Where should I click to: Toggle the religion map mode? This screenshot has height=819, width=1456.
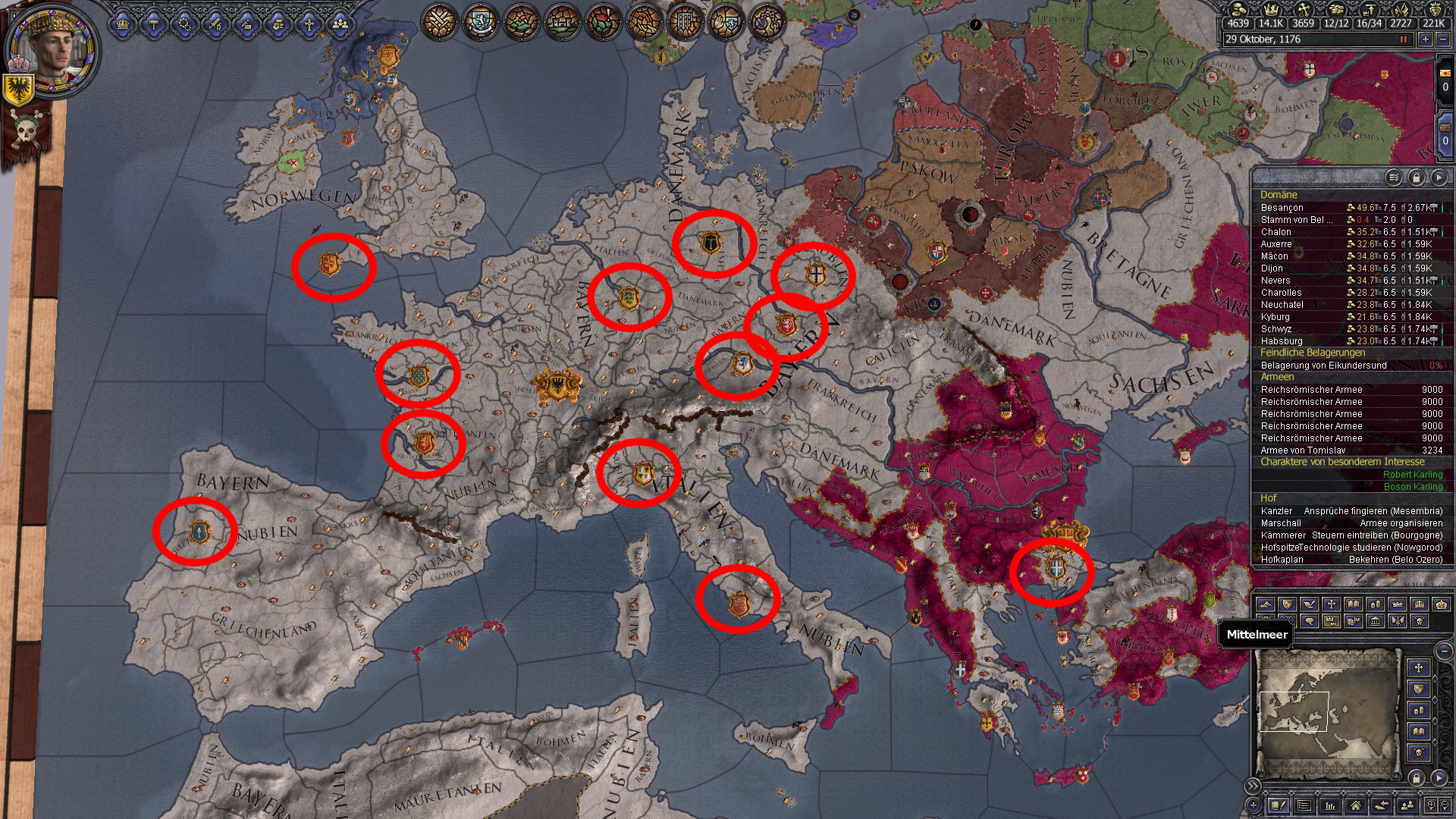[x=1331, y=604]
